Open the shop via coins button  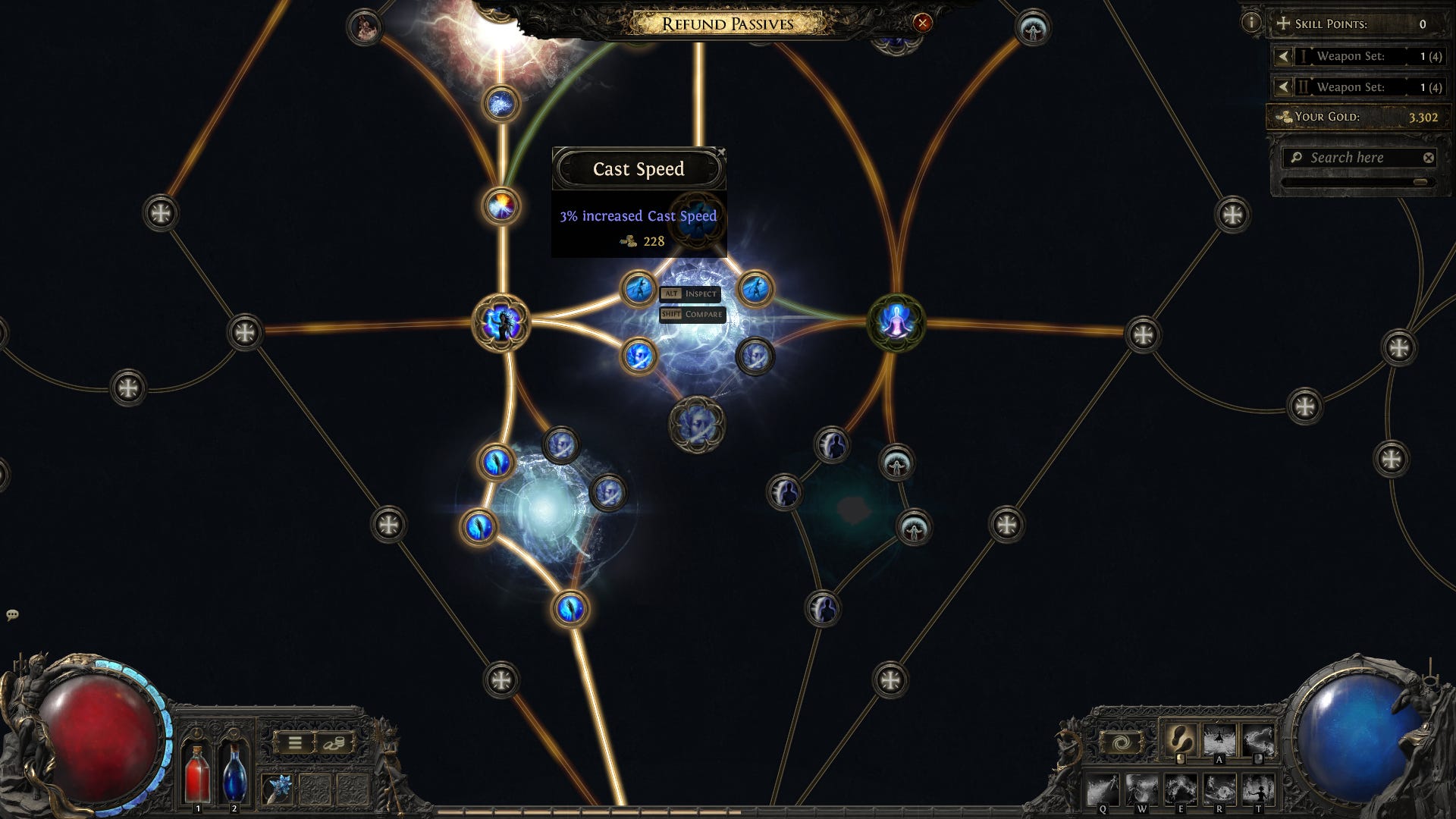click(334, 743)
